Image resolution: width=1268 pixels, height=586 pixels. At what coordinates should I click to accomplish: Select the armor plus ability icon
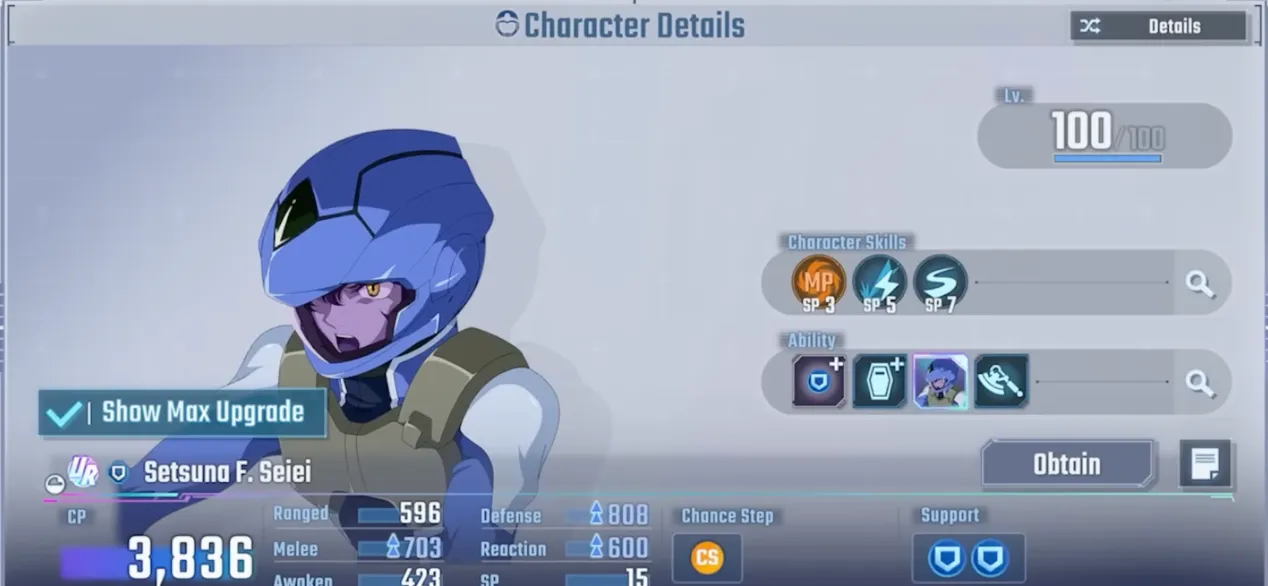879,381
